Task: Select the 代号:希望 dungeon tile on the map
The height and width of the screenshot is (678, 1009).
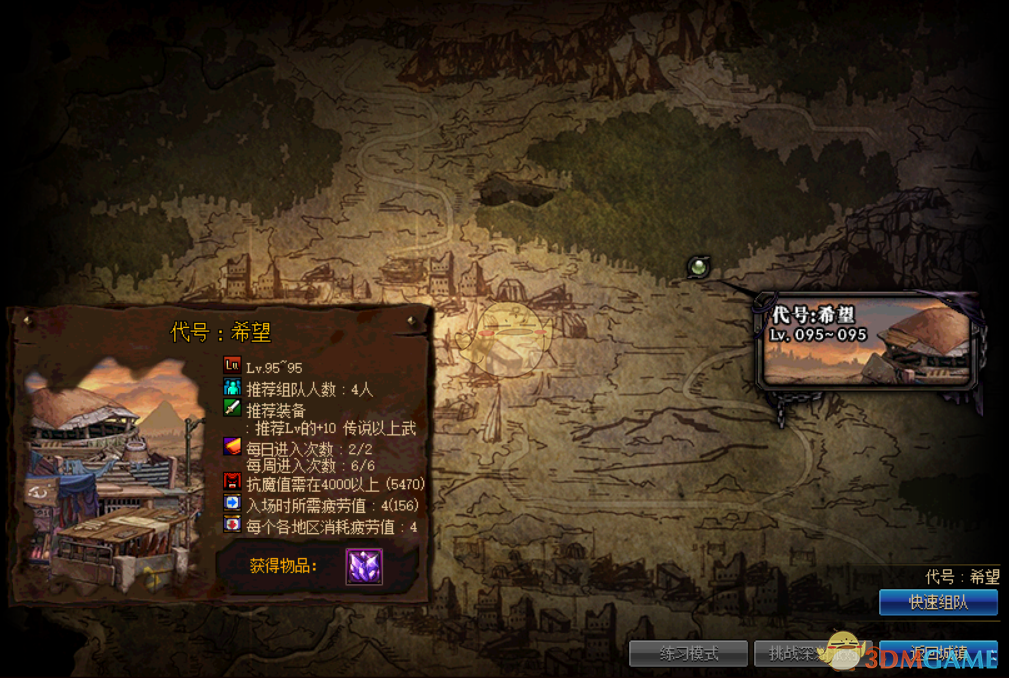Action: pyautogui.click(x=868, y=341)
